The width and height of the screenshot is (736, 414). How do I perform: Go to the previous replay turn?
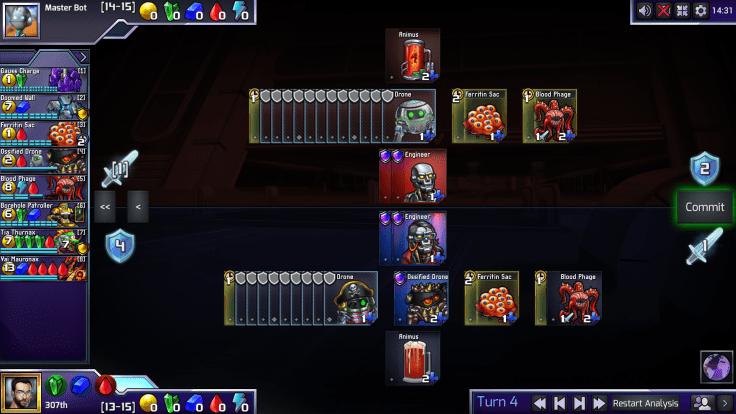559,403
